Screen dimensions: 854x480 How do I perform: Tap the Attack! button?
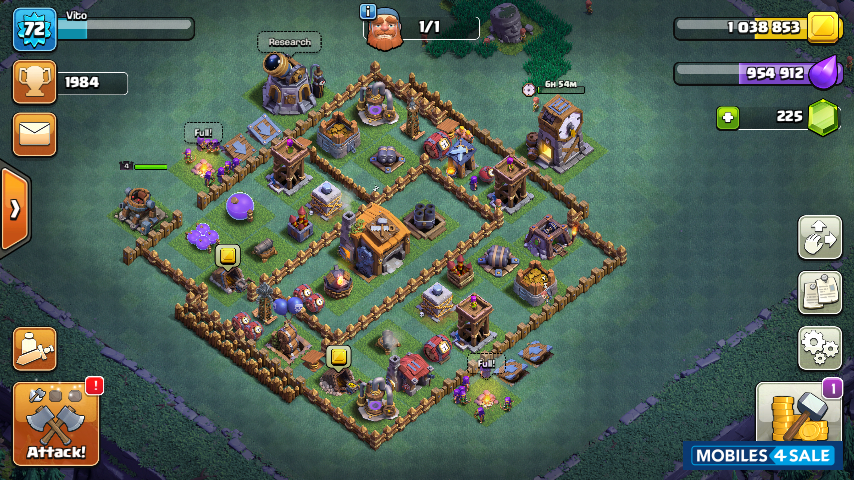[x=56, y=423]
